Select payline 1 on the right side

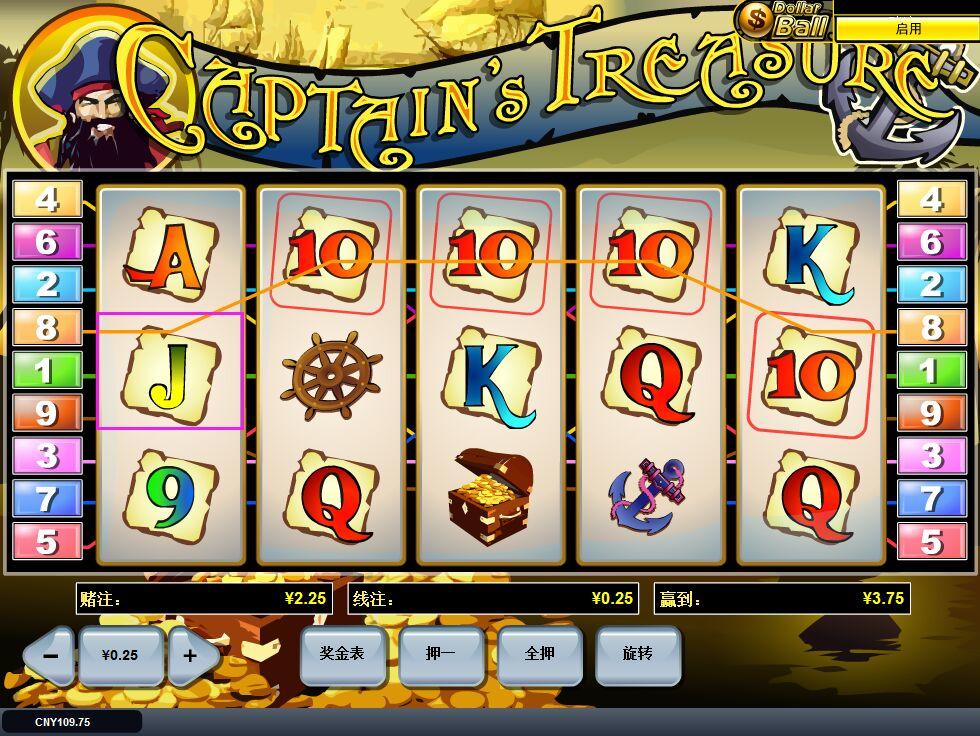tap(931, 371)
